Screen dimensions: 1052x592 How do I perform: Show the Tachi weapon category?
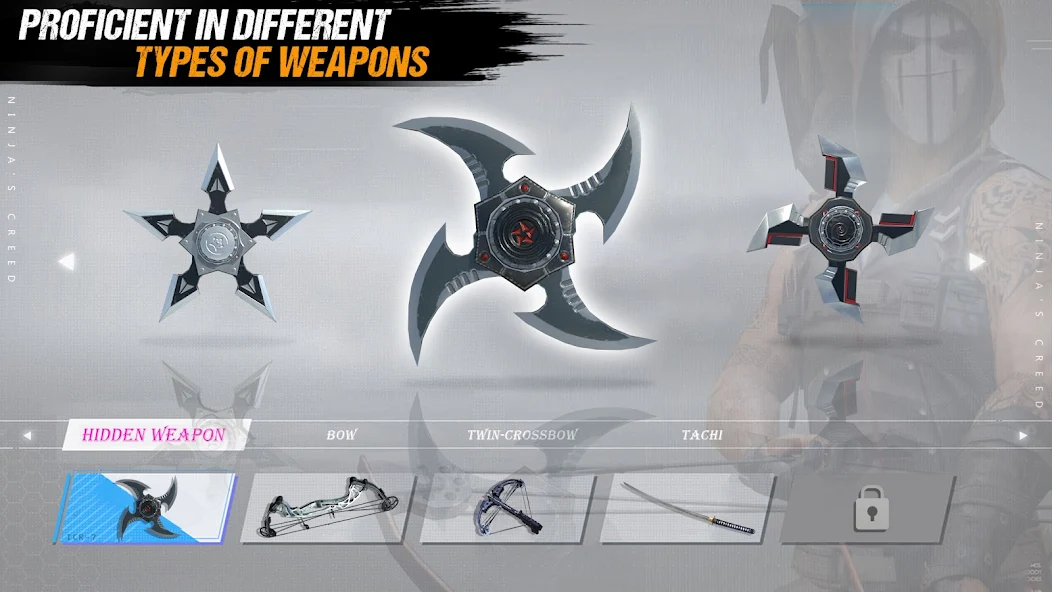click(702, 435)
